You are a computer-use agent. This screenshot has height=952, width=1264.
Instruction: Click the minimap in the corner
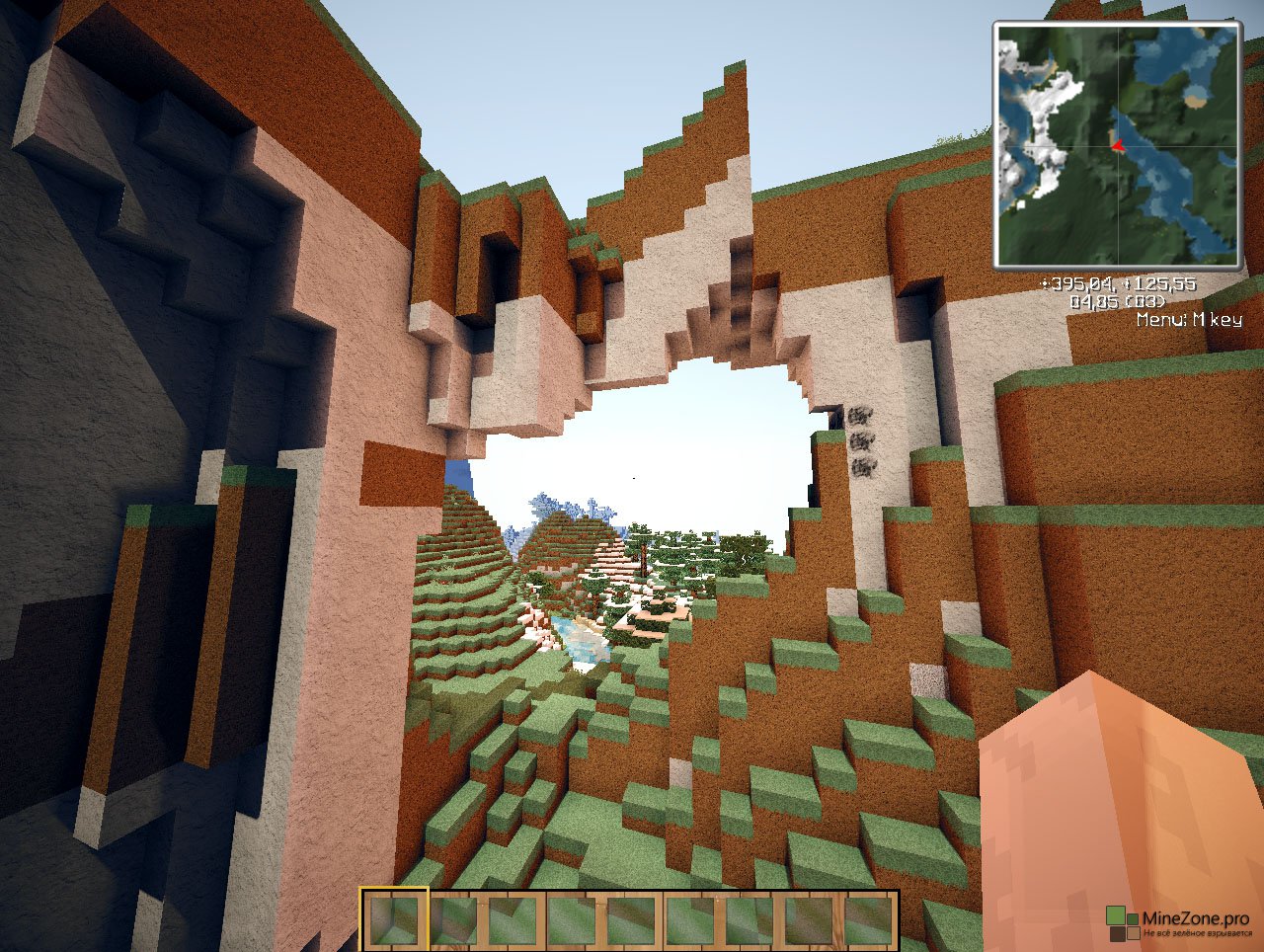point(1118,145)
